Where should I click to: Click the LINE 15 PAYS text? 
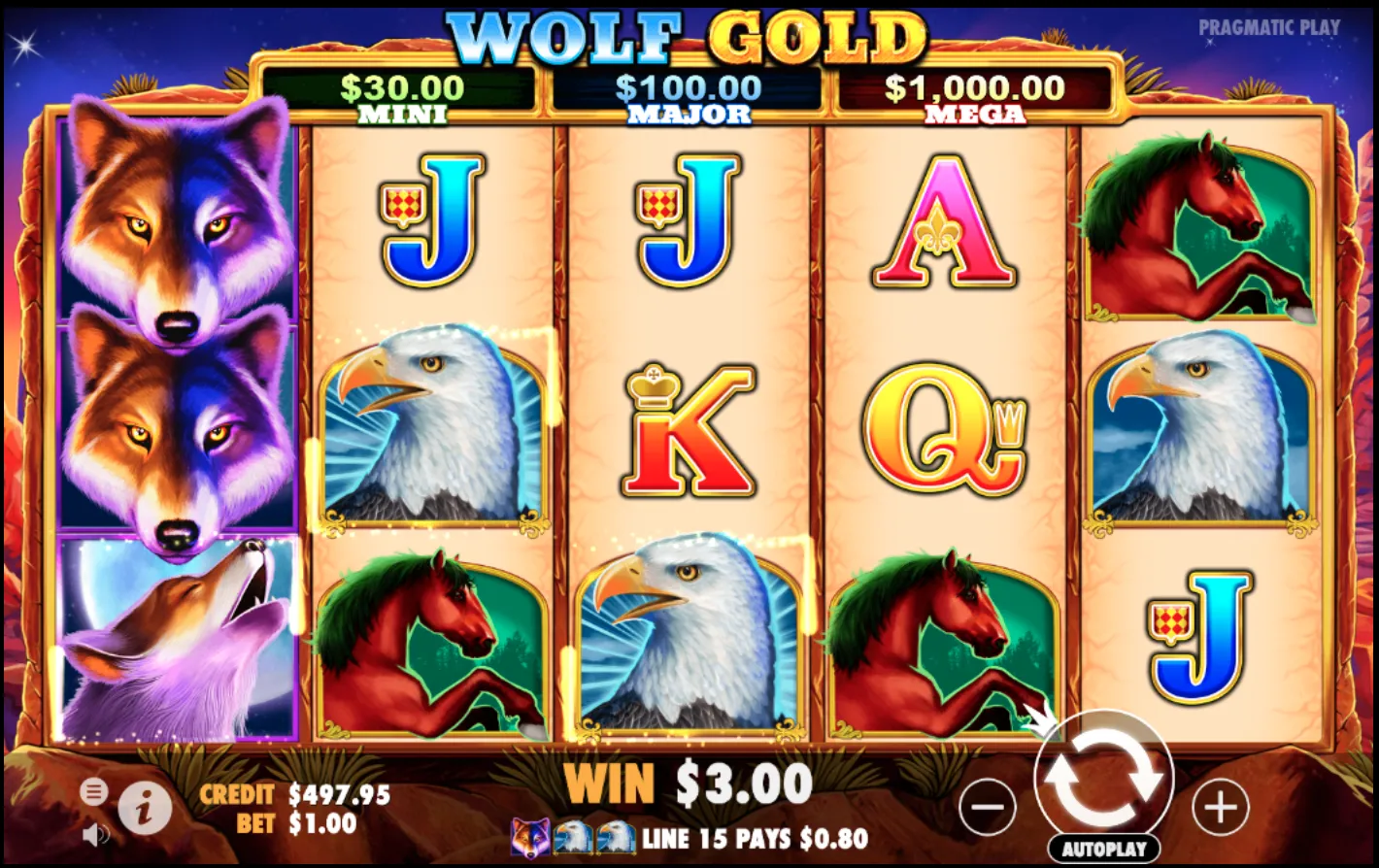click(748, 837)
